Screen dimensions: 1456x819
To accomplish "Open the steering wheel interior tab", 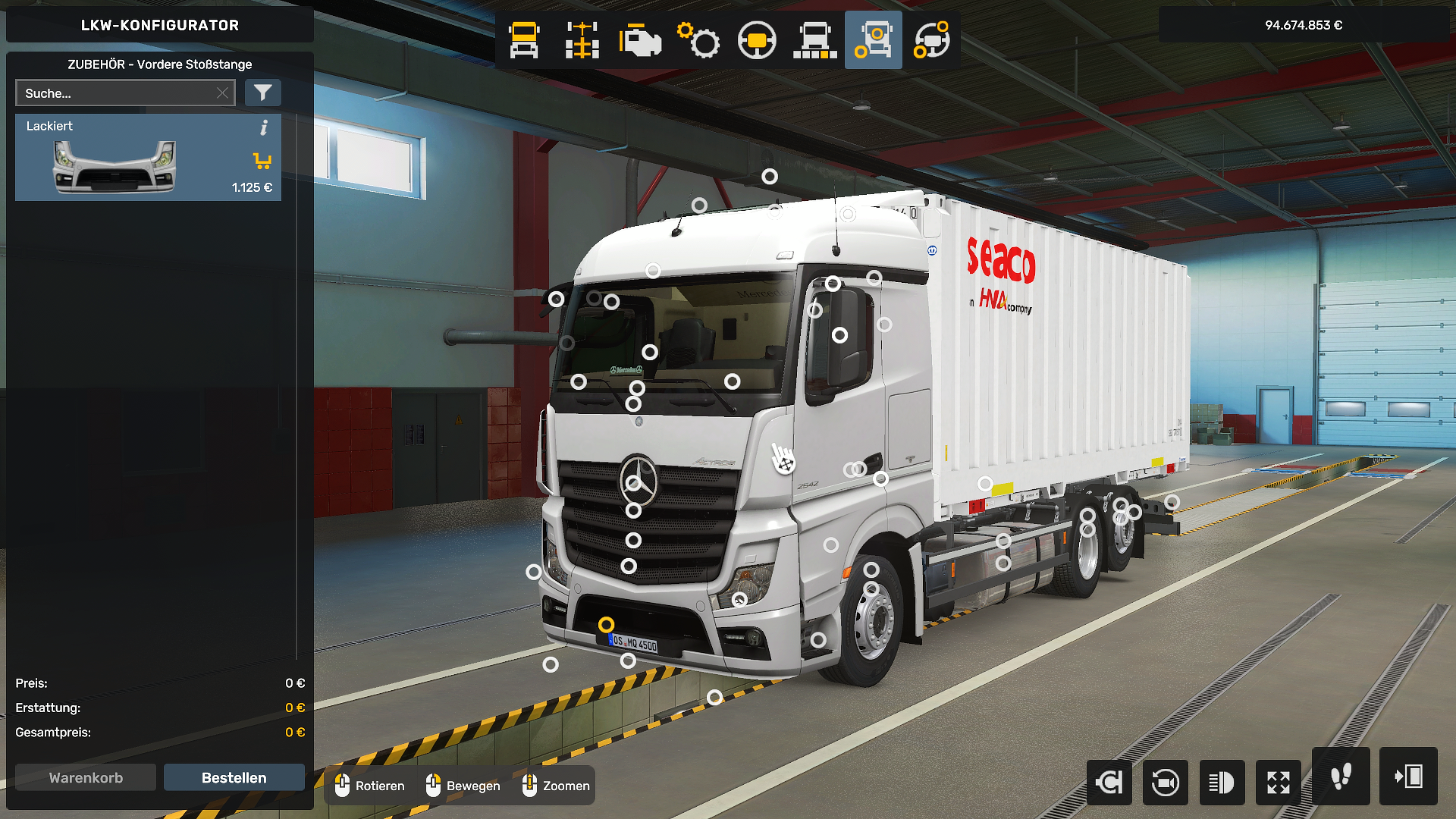I will pyautogui.click(x=757, y=40).
